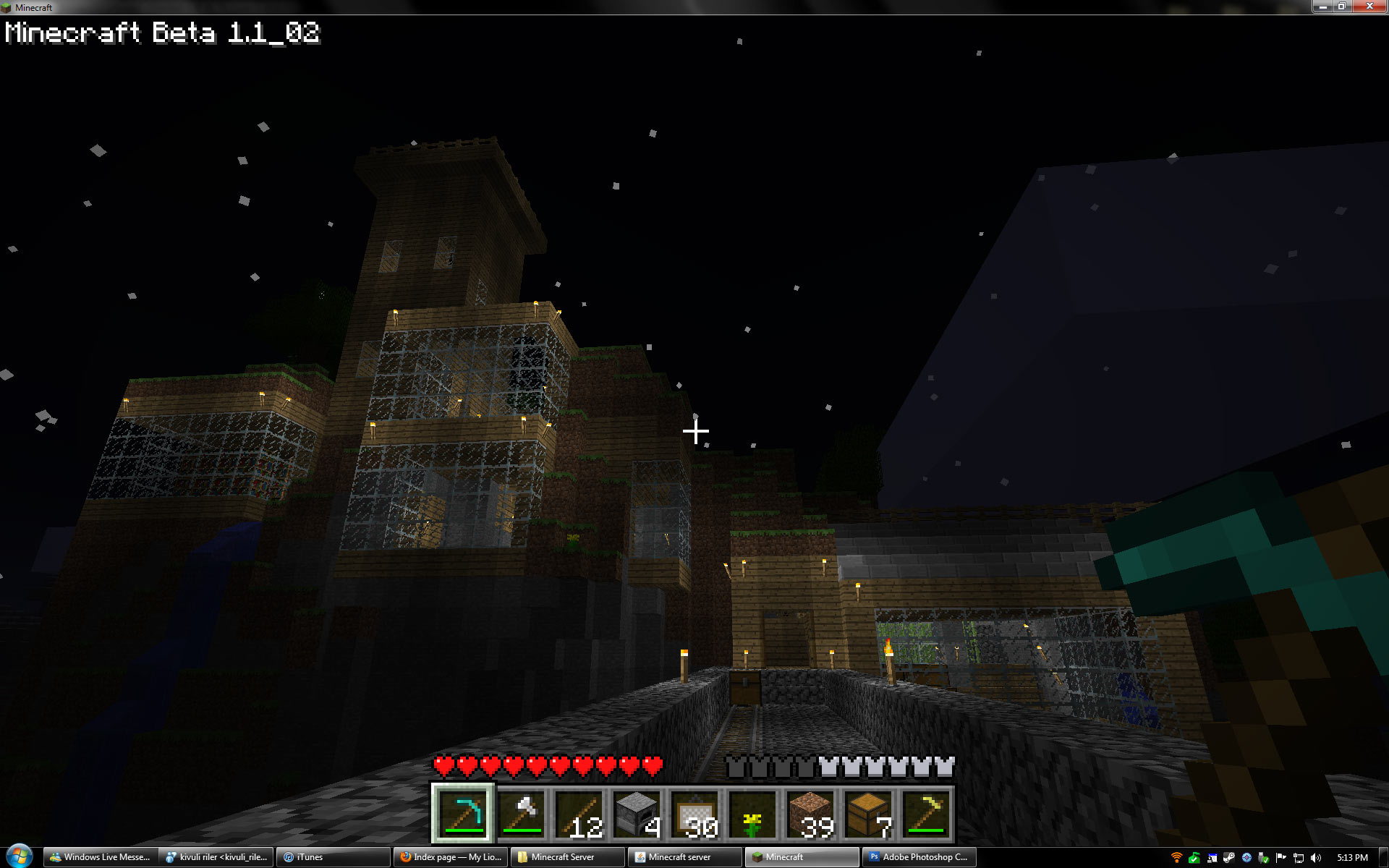This screenshot has height=868, width=1389.
Task: Choose the dirt block stack
Action: [810, 814]
